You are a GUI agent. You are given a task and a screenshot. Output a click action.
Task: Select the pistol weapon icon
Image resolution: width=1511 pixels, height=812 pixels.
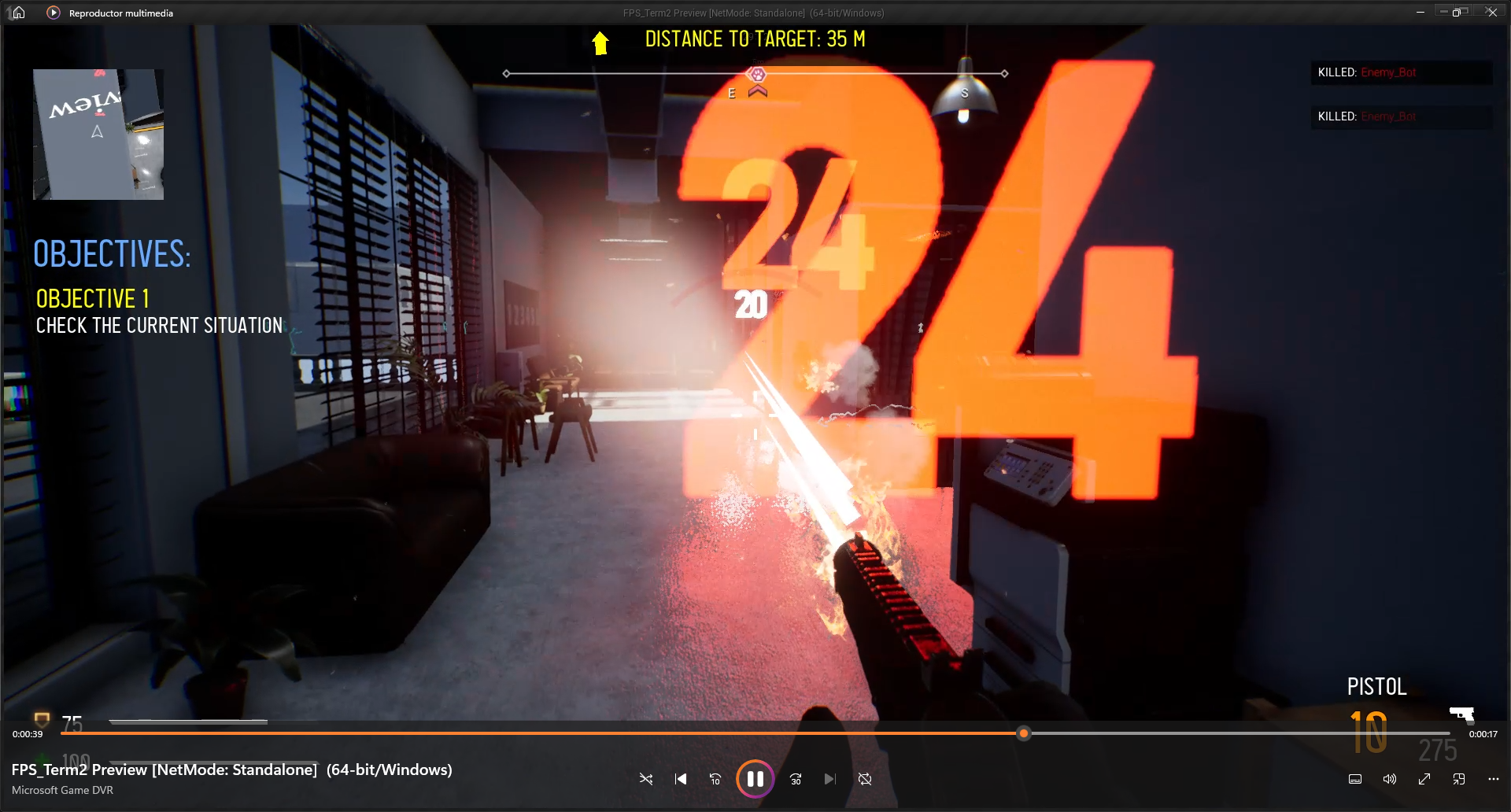tap(1461, 714)
